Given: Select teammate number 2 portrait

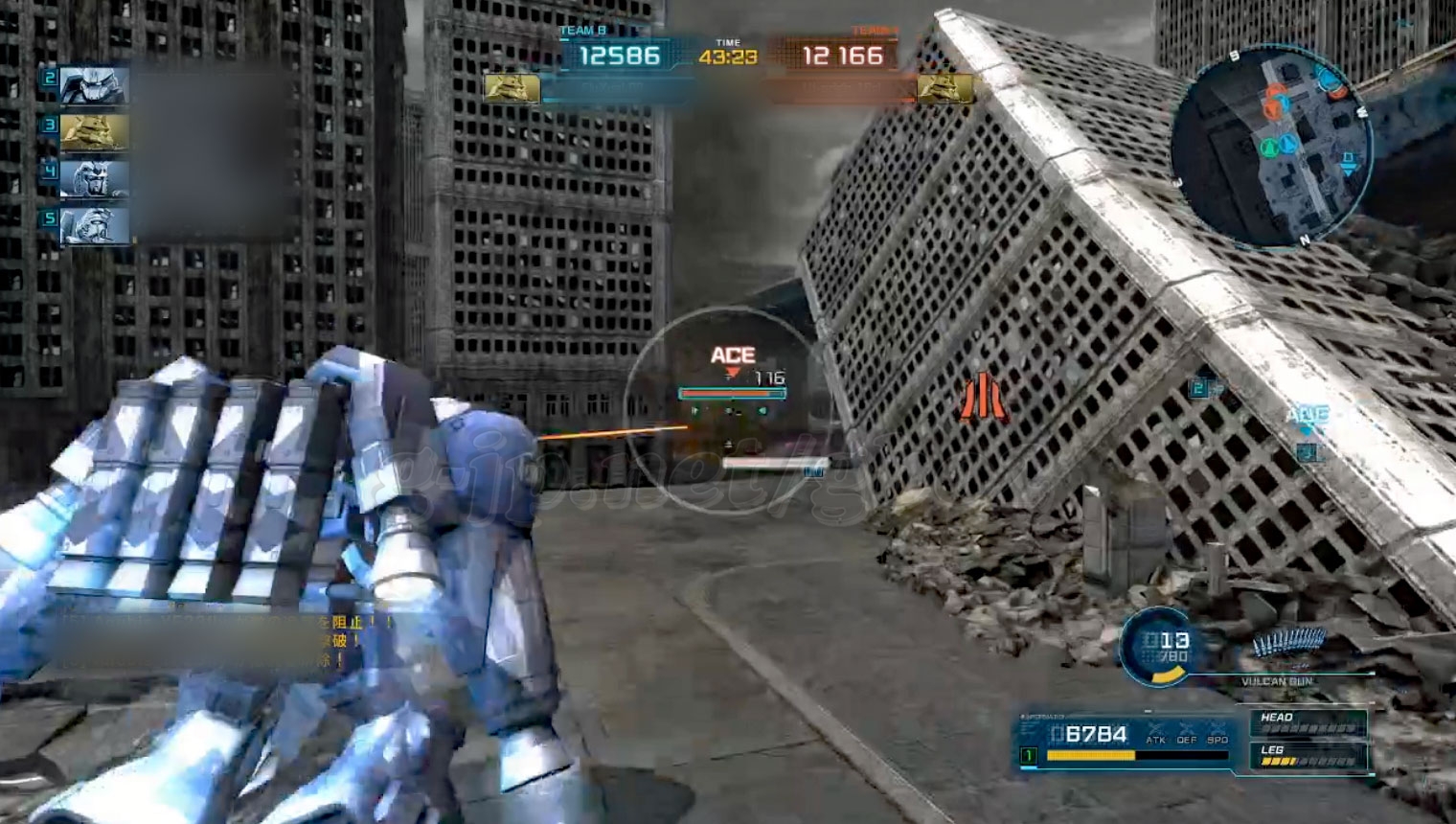Looking at the screenshot, I should [94, 86].
